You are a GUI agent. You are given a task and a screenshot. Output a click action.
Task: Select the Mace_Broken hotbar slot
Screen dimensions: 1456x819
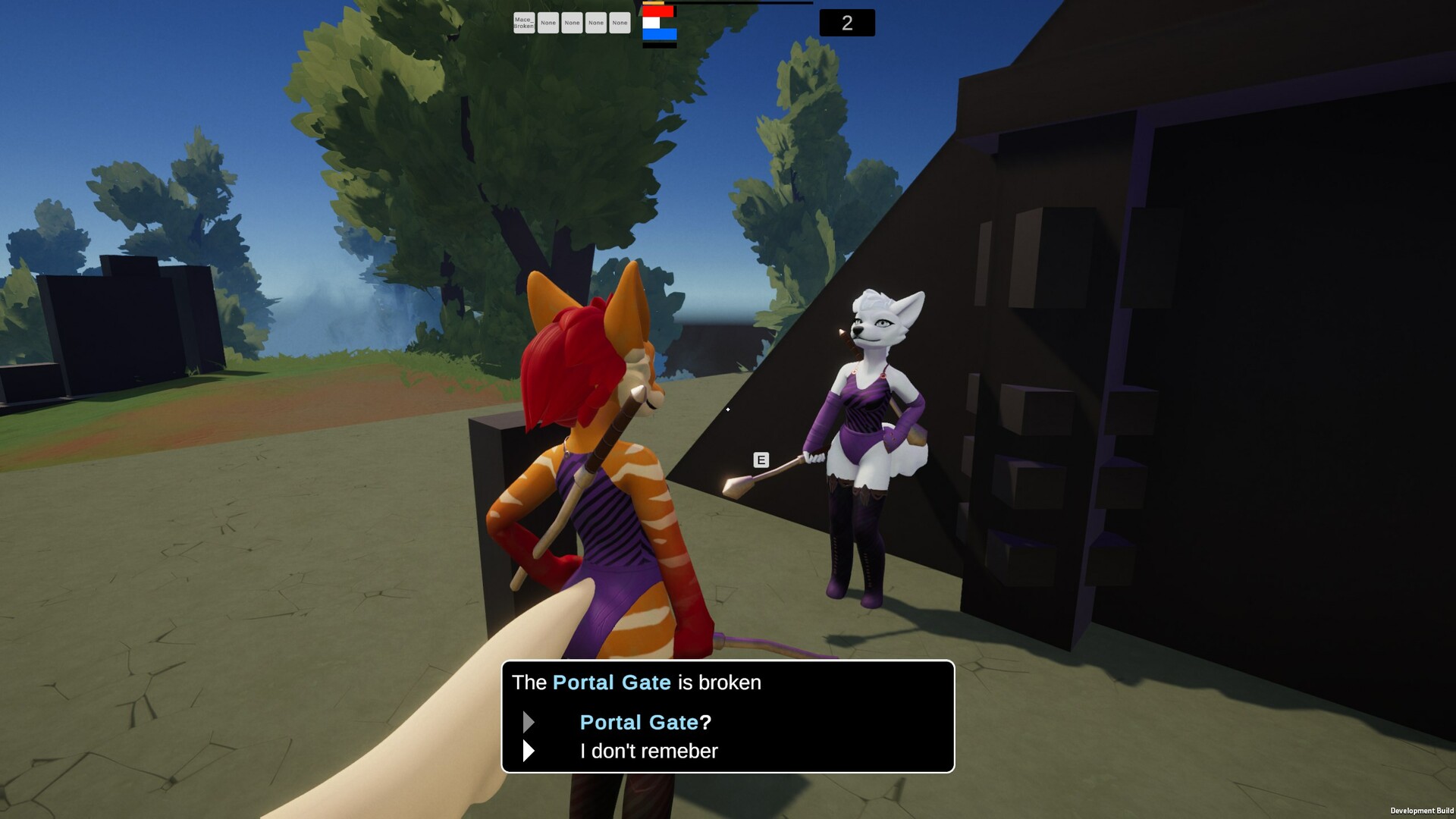(x=523, y=22)
